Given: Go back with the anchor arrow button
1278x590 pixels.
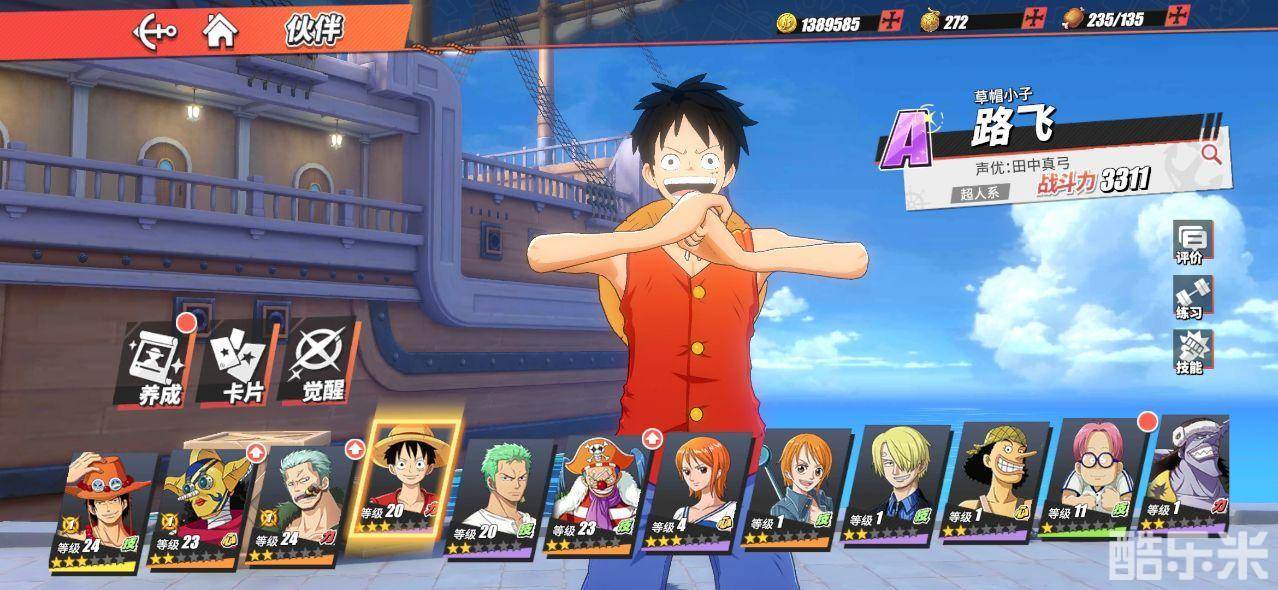Looking at the screenshot, I should click(x=155, y=31).
